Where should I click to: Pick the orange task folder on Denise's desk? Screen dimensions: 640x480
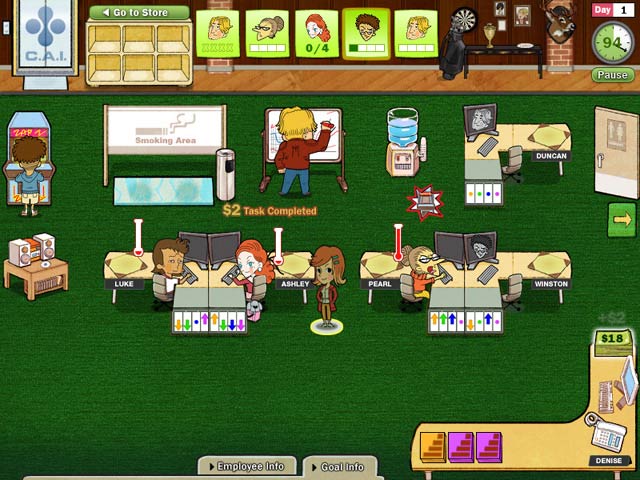click(x=433, y=446)
